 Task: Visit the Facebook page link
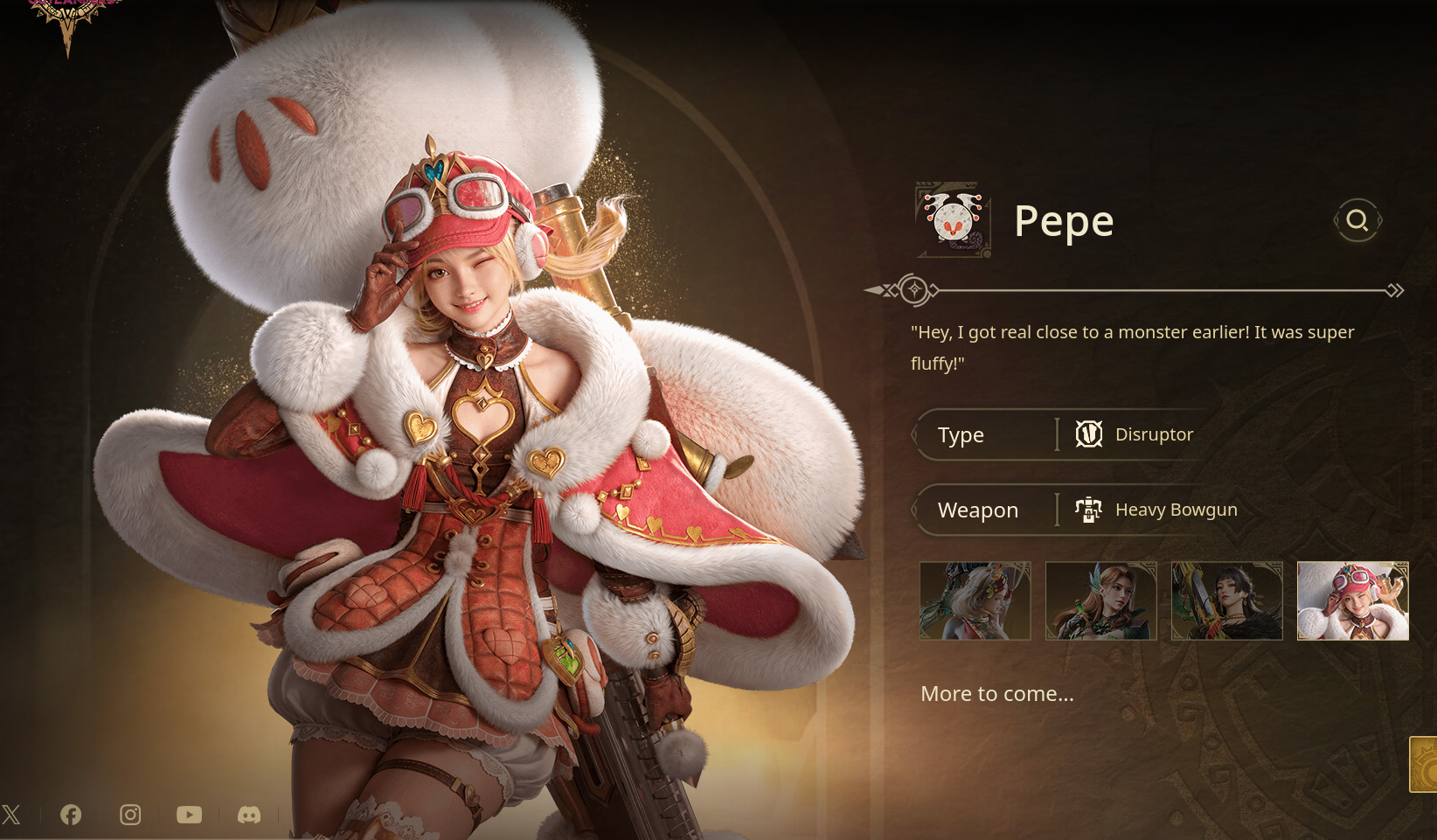[71, 815]
